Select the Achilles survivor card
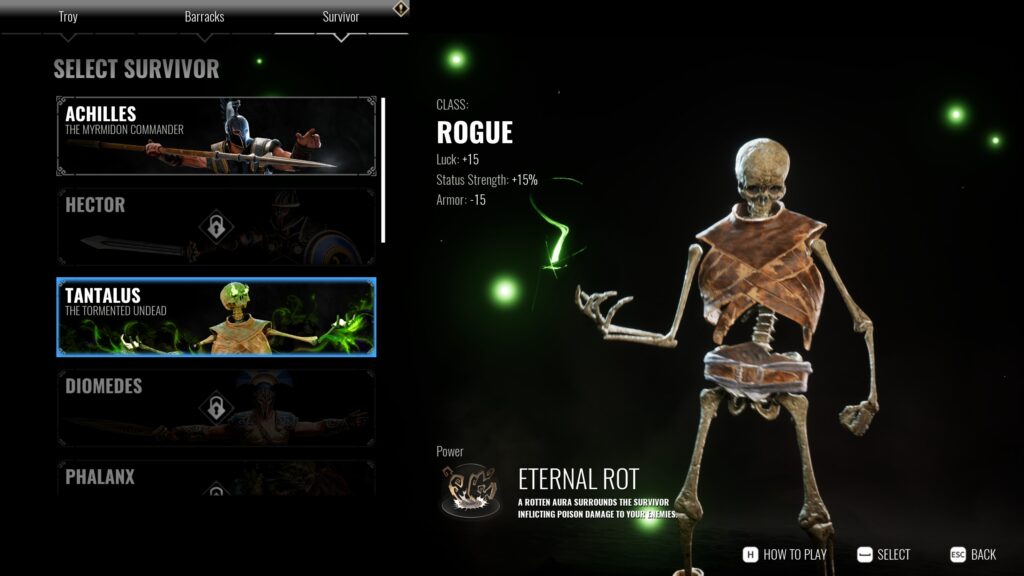Screen dimensions: 1024x576 pyautogui.click(x=216, y=136)
